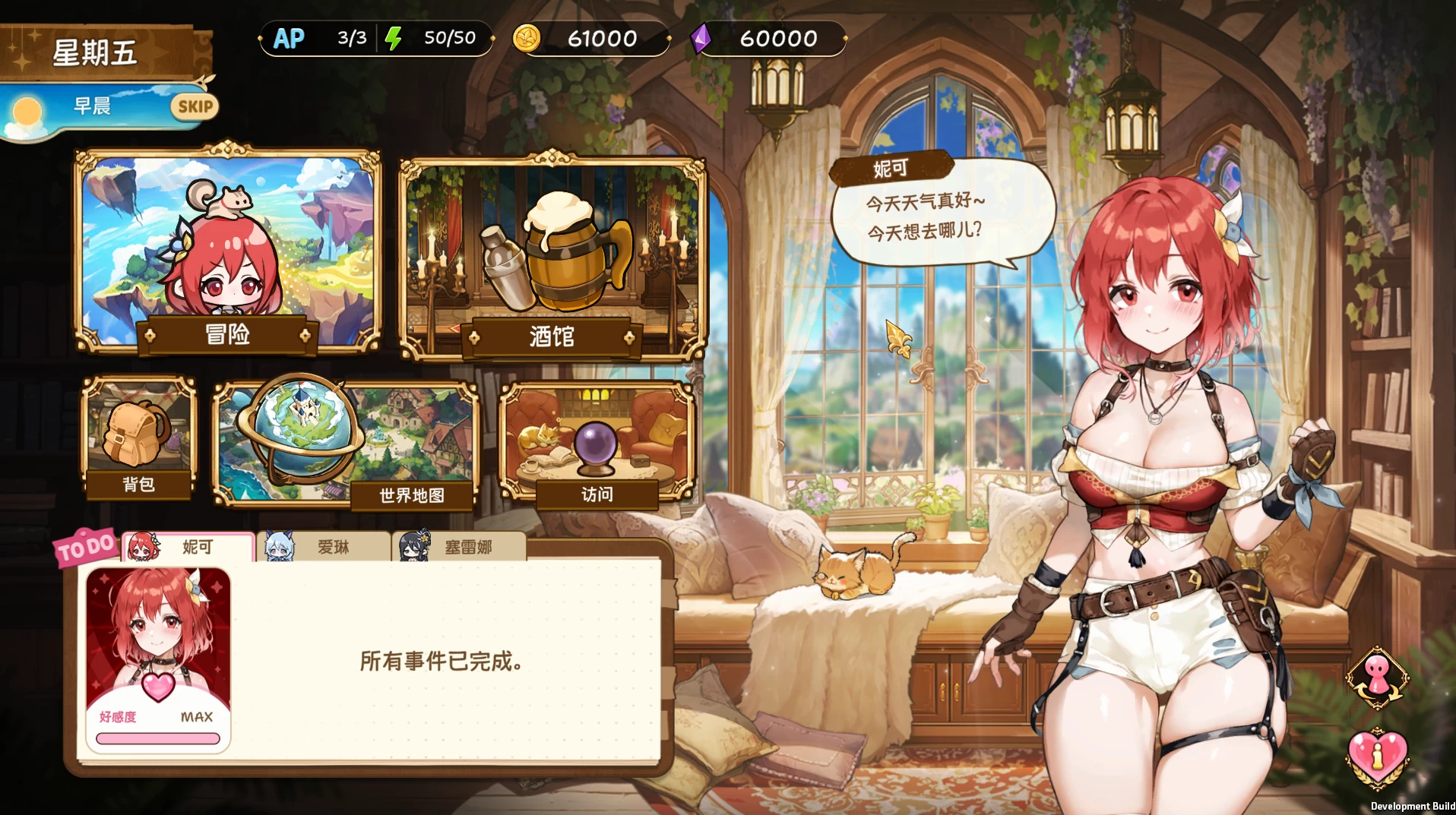Click Nicole's speech bubble dialogue
Image resolution: width=1456 pixels, height=815 pixels.
coord(942,216)
